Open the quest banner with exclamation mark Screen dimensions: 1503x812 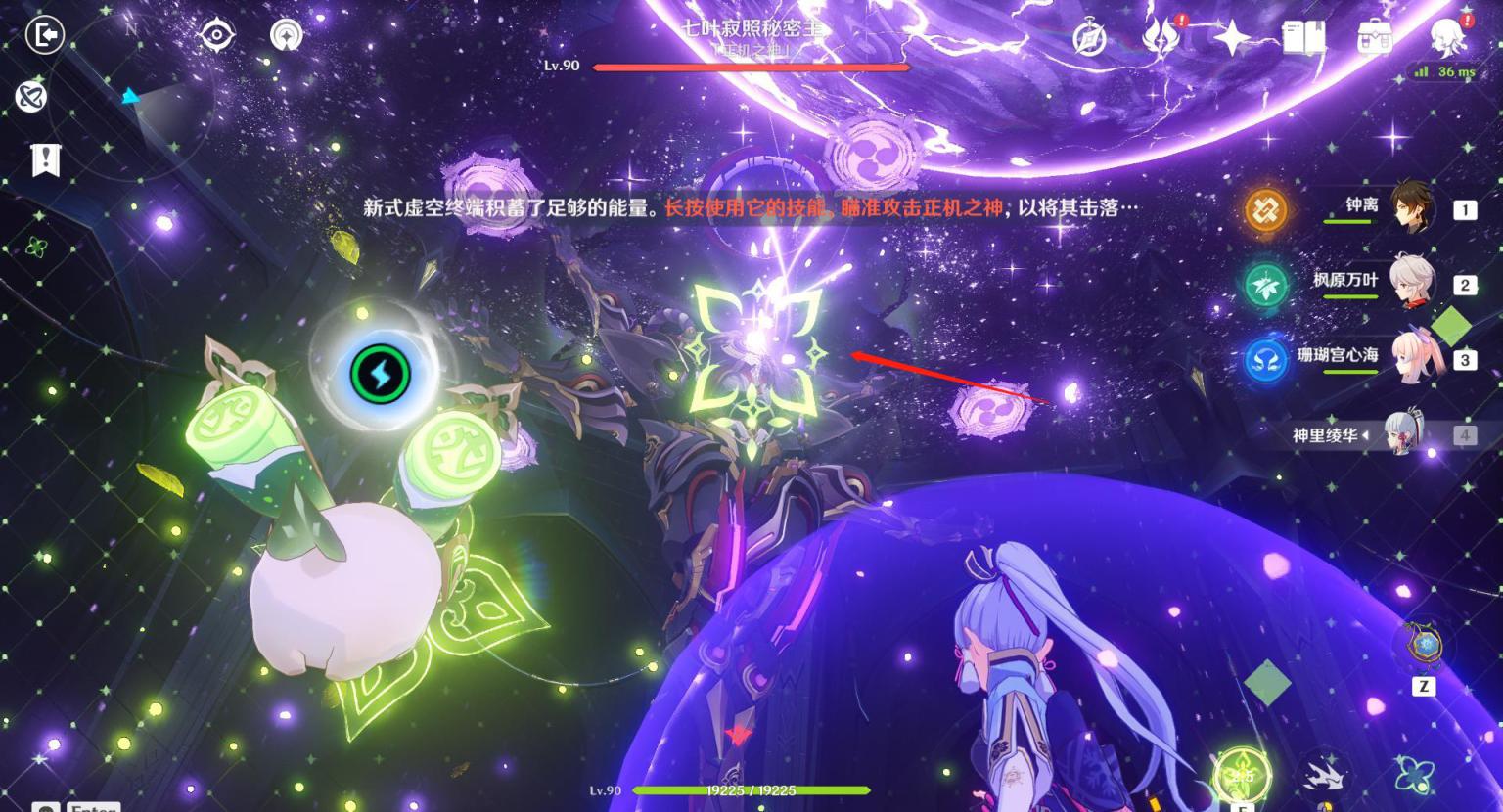[x=45, y=159]
